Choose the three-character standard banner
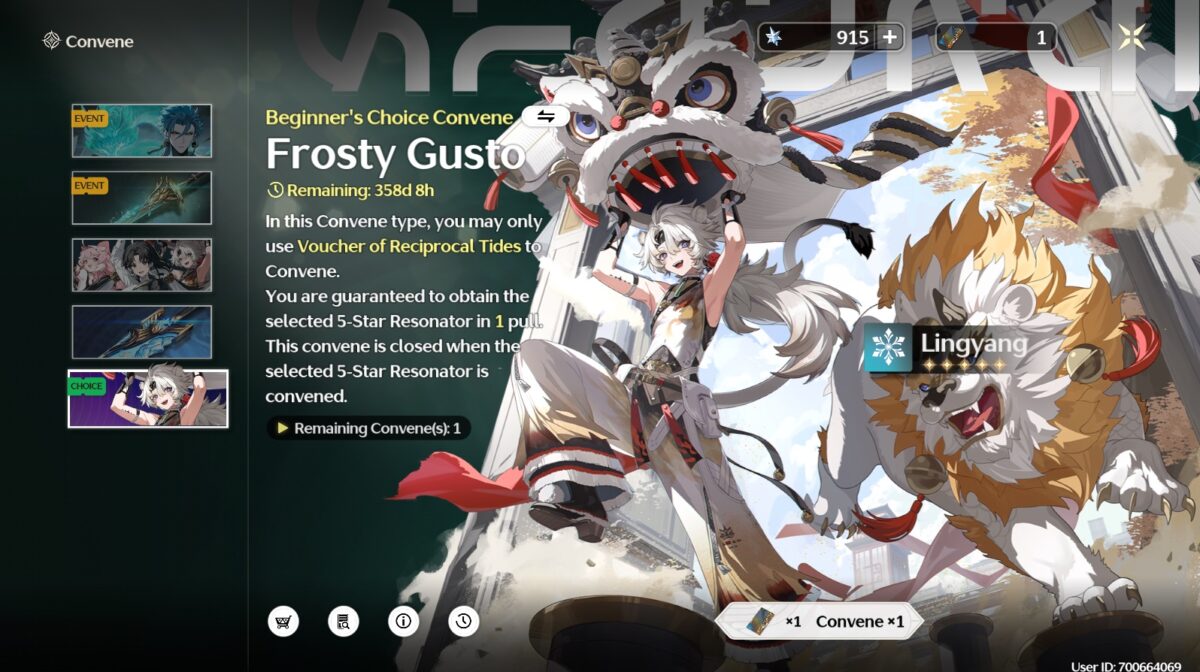 (141, 265)
